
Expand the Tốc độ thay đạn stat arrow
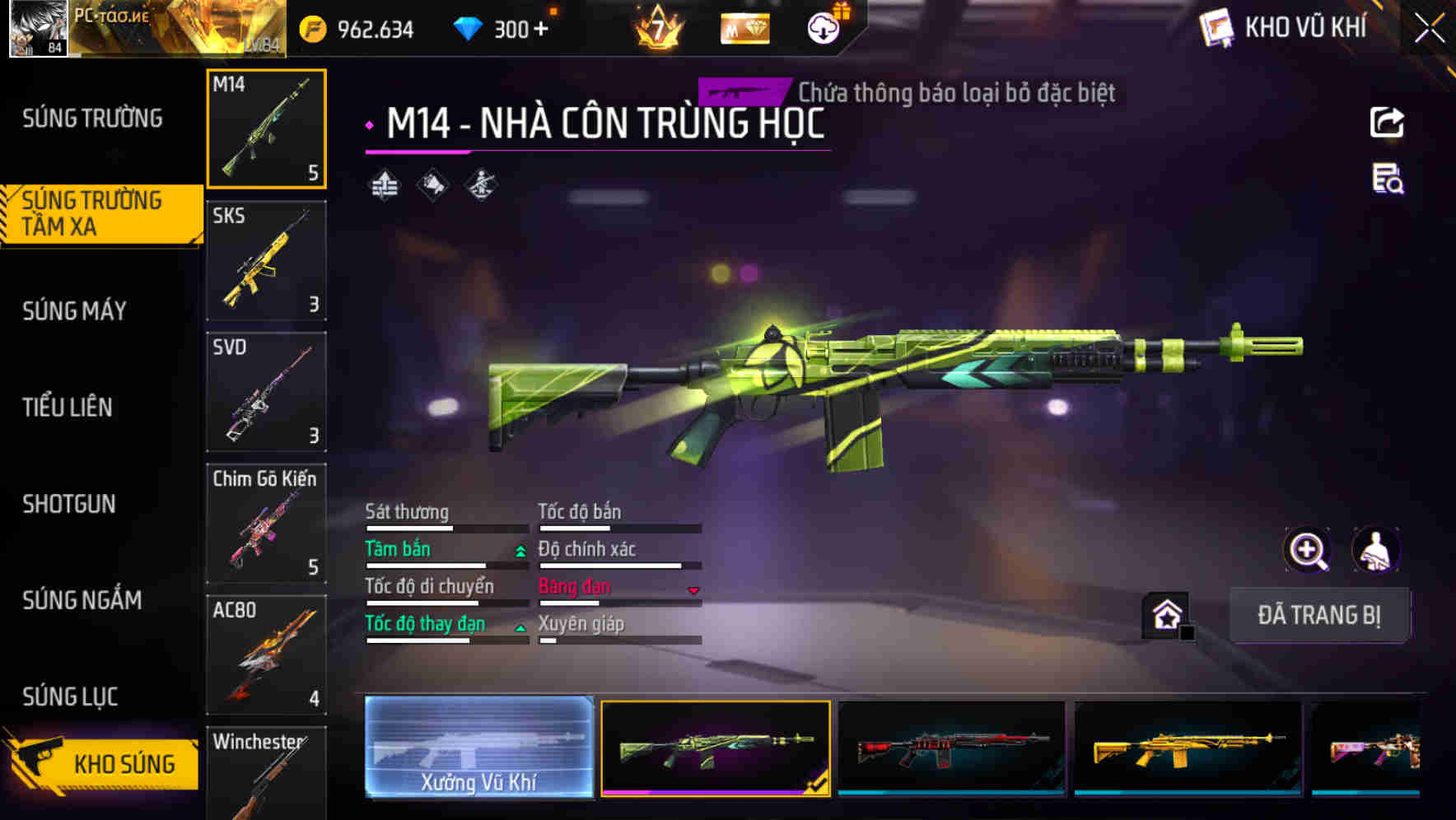[x=520, y=628]
